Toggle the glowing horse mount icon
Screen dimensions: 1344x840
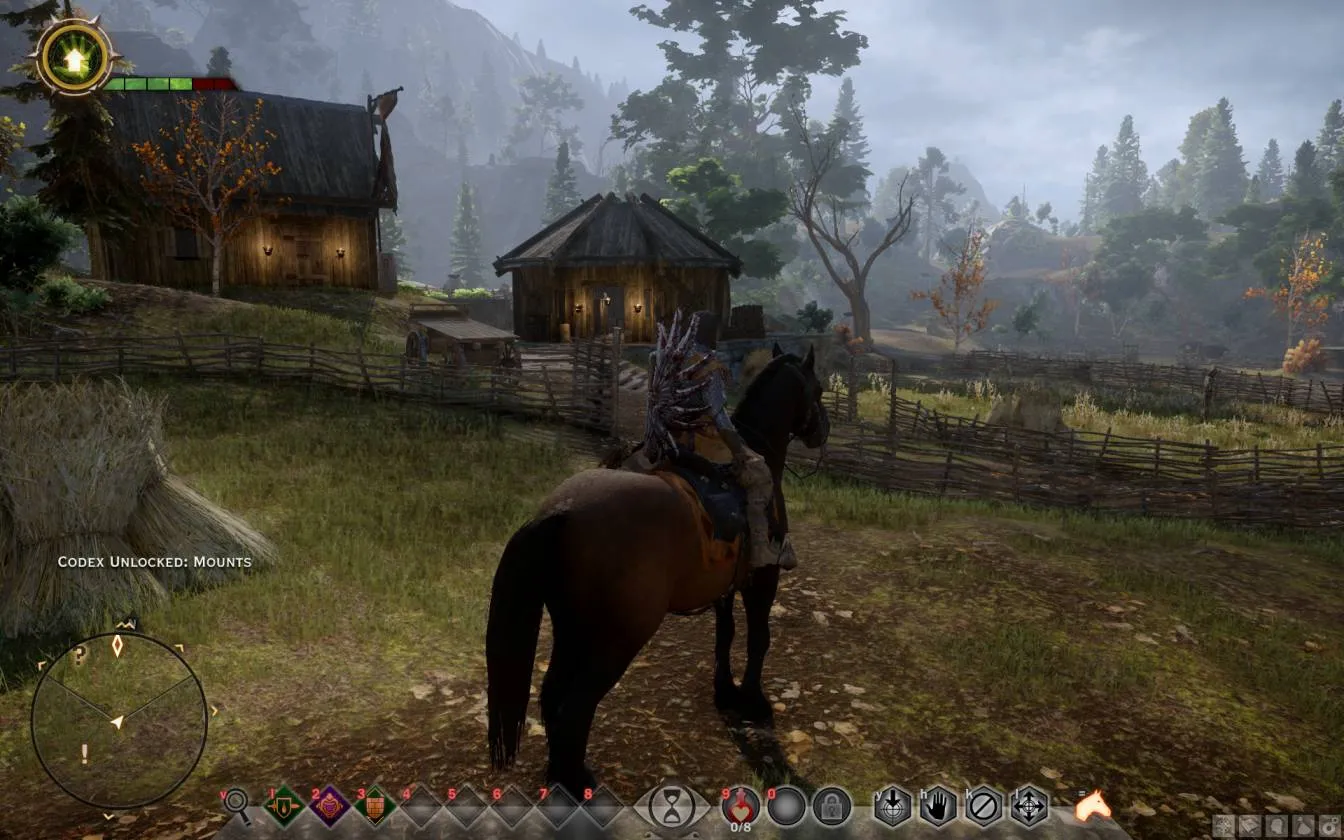pos(1093,805)
